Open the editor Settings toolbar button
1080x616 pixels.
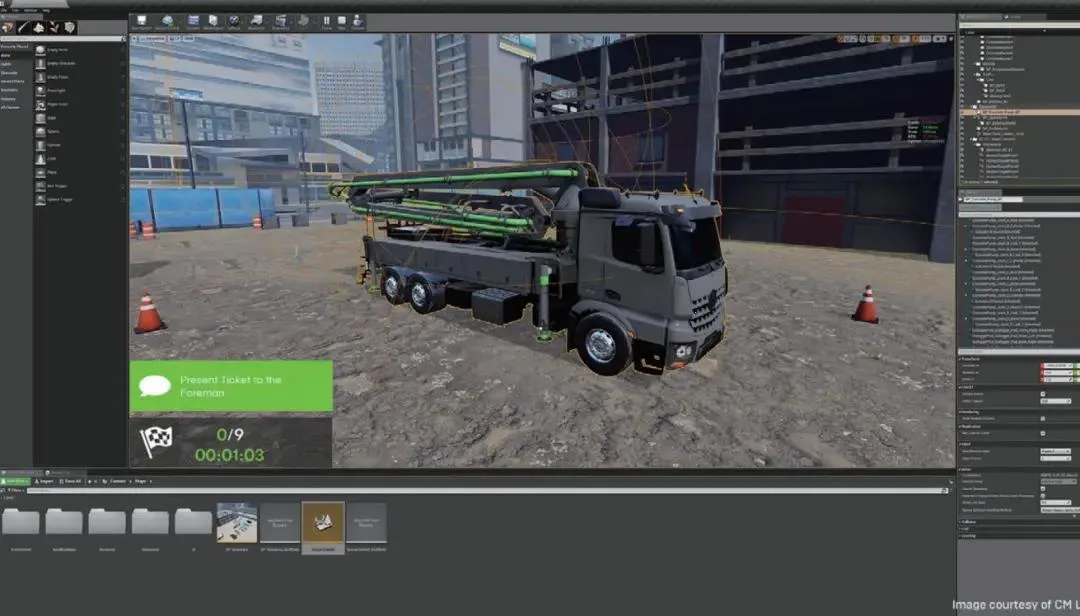pos(234,22)
